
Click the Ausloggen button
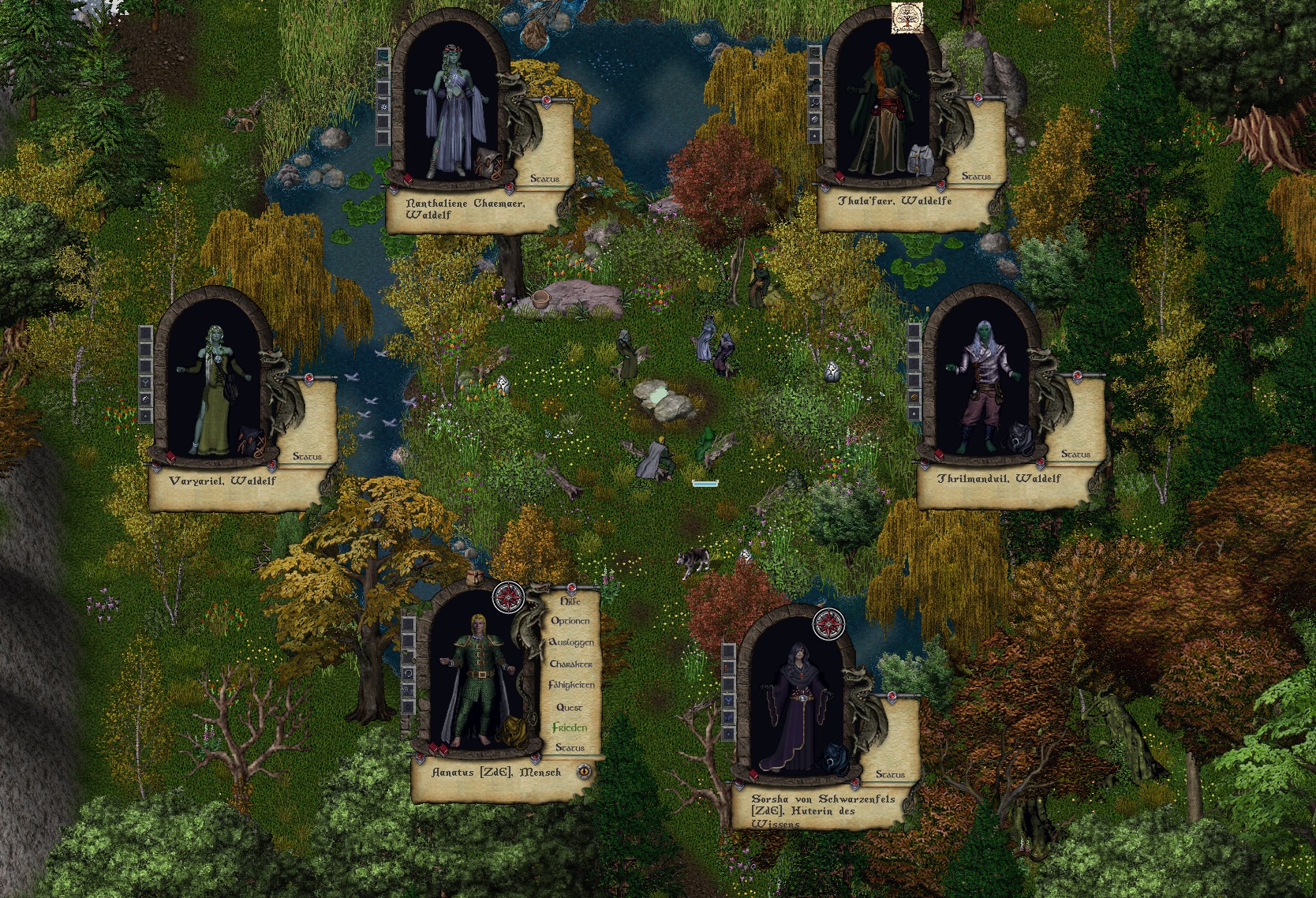coord(570,642)
